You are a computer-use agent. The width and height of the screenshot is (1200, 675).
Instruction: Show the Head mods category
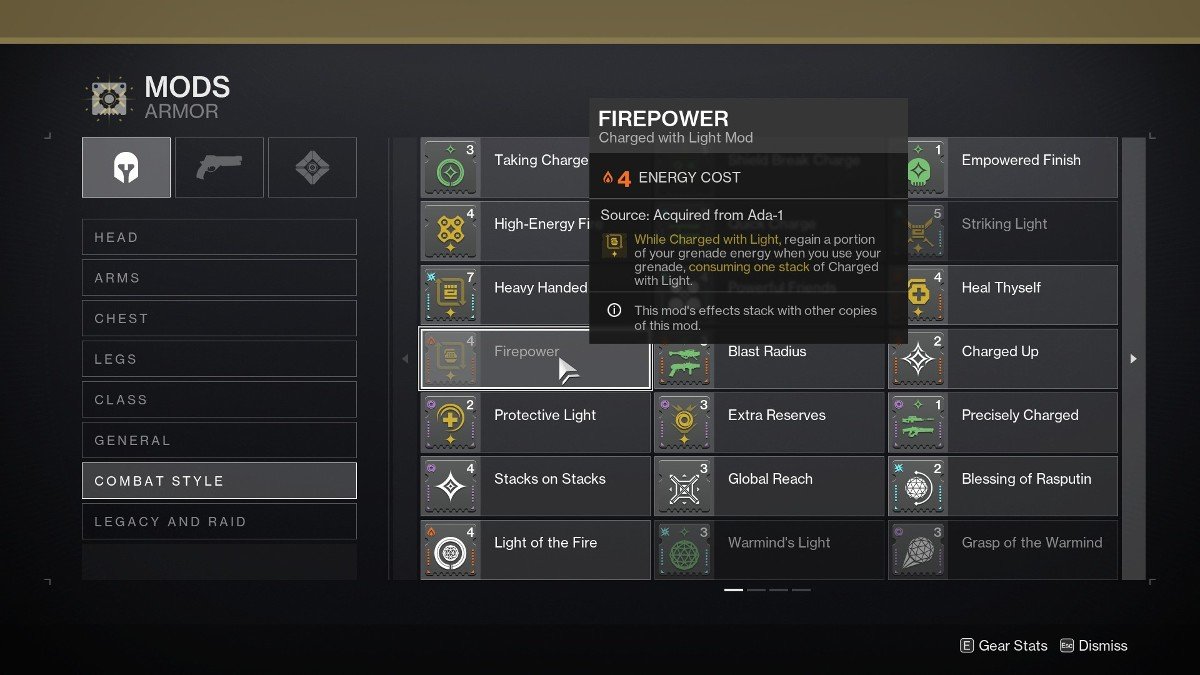tap(219, 237)
